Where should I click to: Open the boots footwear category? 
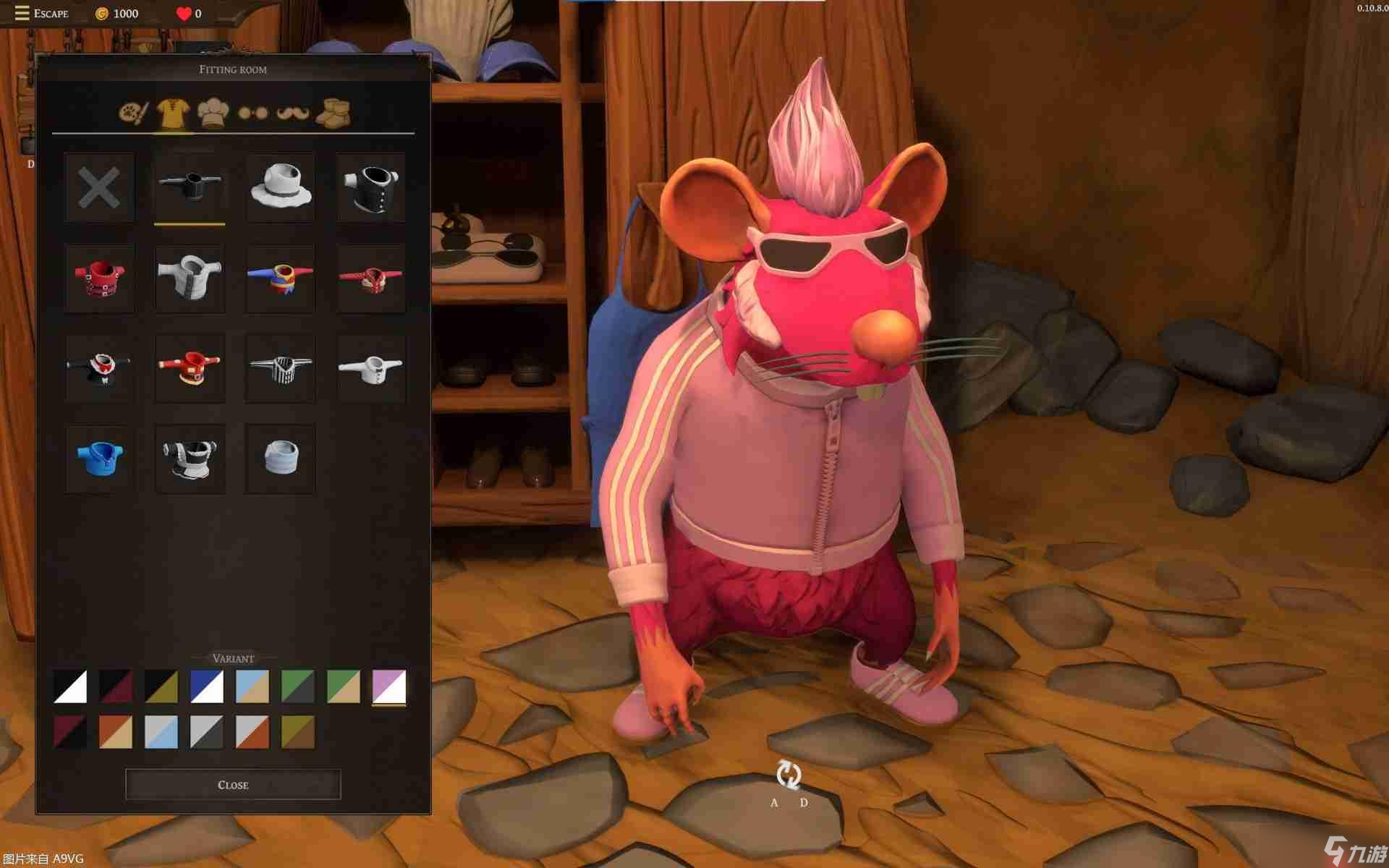coord(334,112)
